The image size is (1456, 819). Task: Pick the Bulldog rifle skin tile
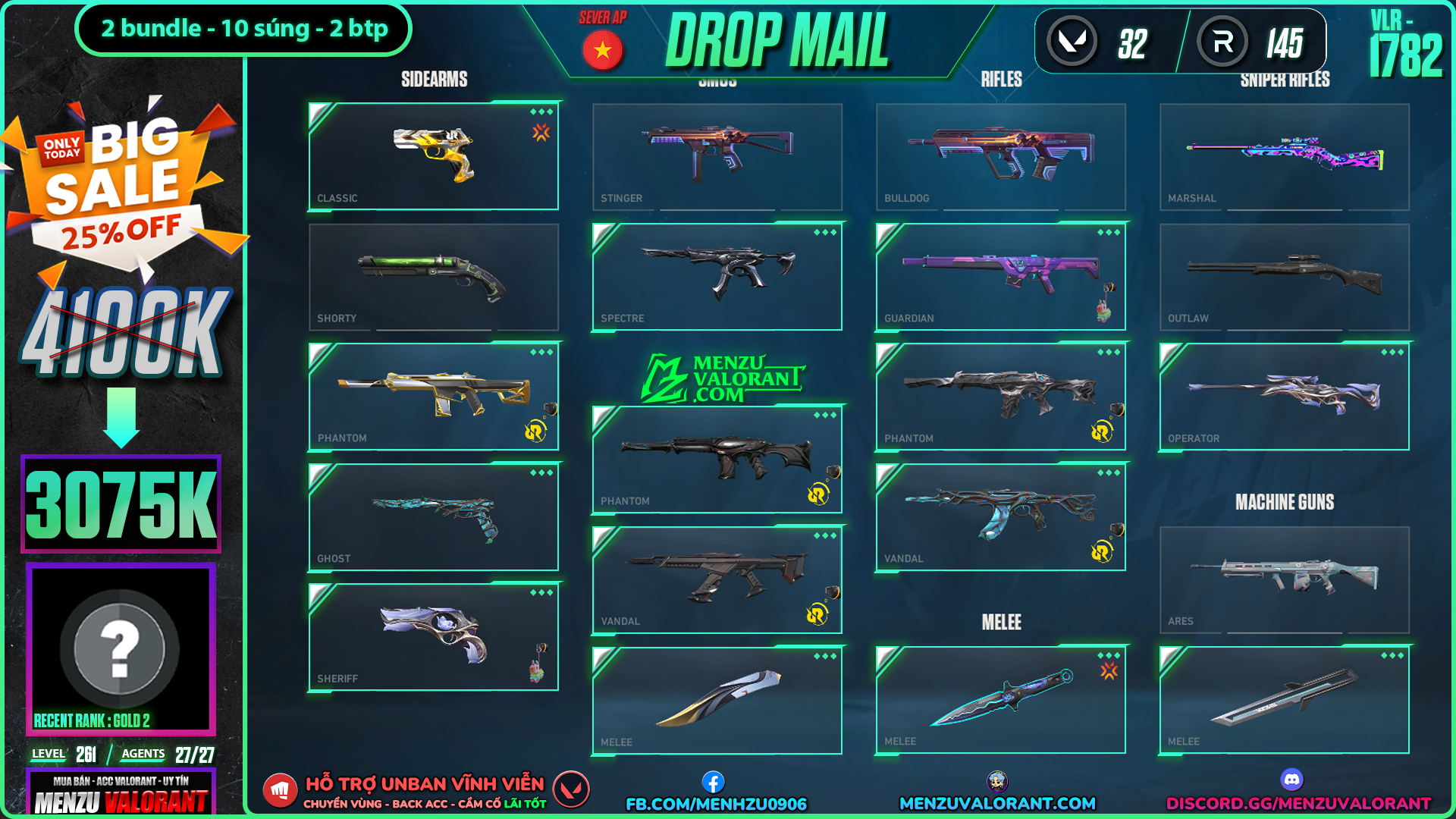(1001, 156)
